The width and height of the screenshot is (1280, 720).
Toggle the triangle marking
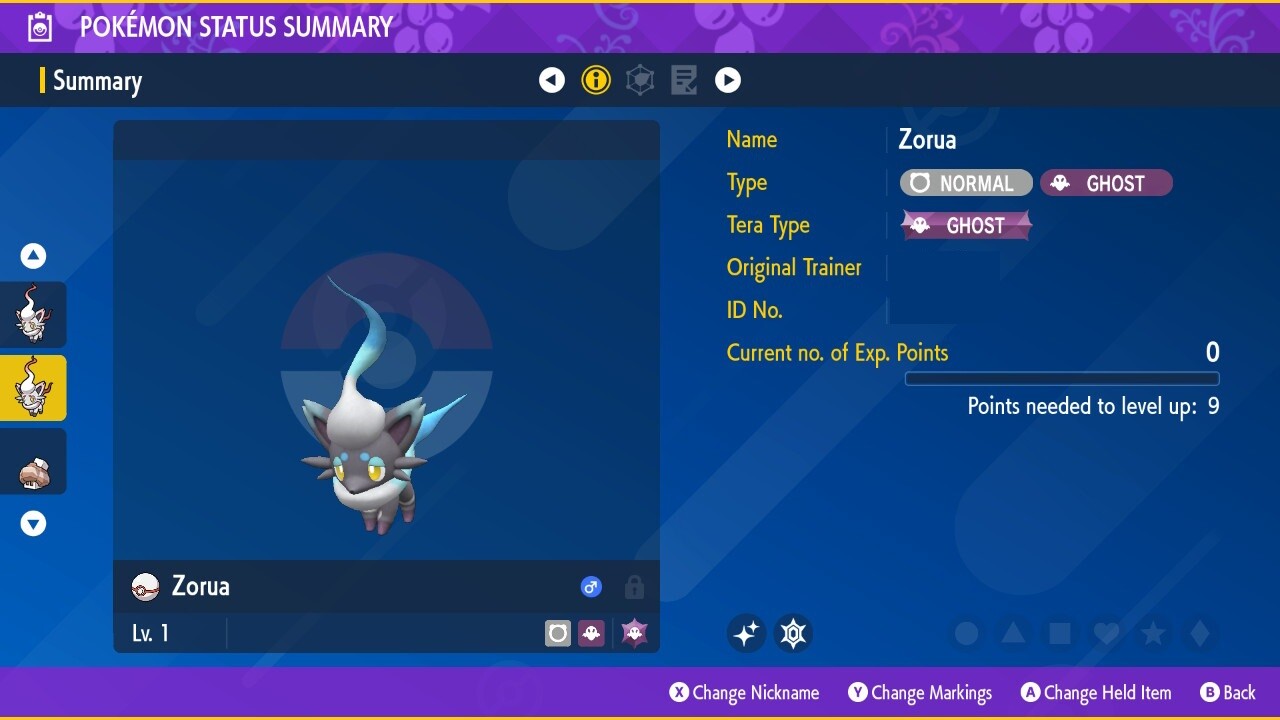[1013, 633]
